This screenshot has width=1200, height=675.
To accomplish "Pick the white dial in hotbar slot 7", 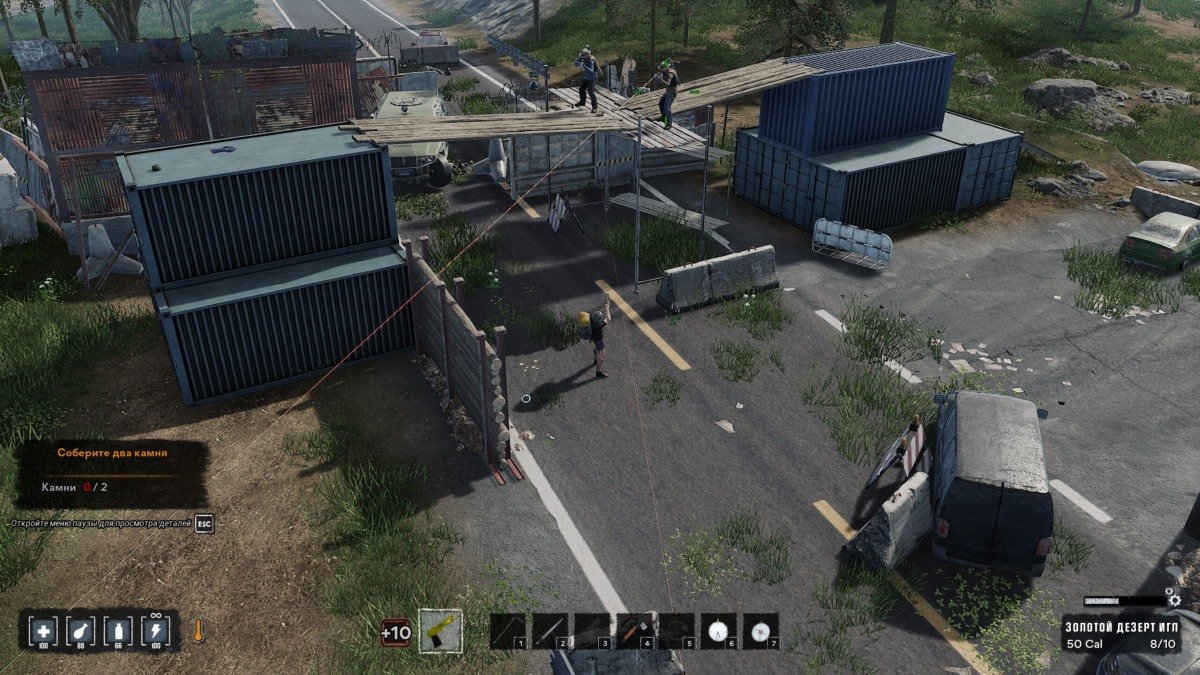I will pos(761,631).
